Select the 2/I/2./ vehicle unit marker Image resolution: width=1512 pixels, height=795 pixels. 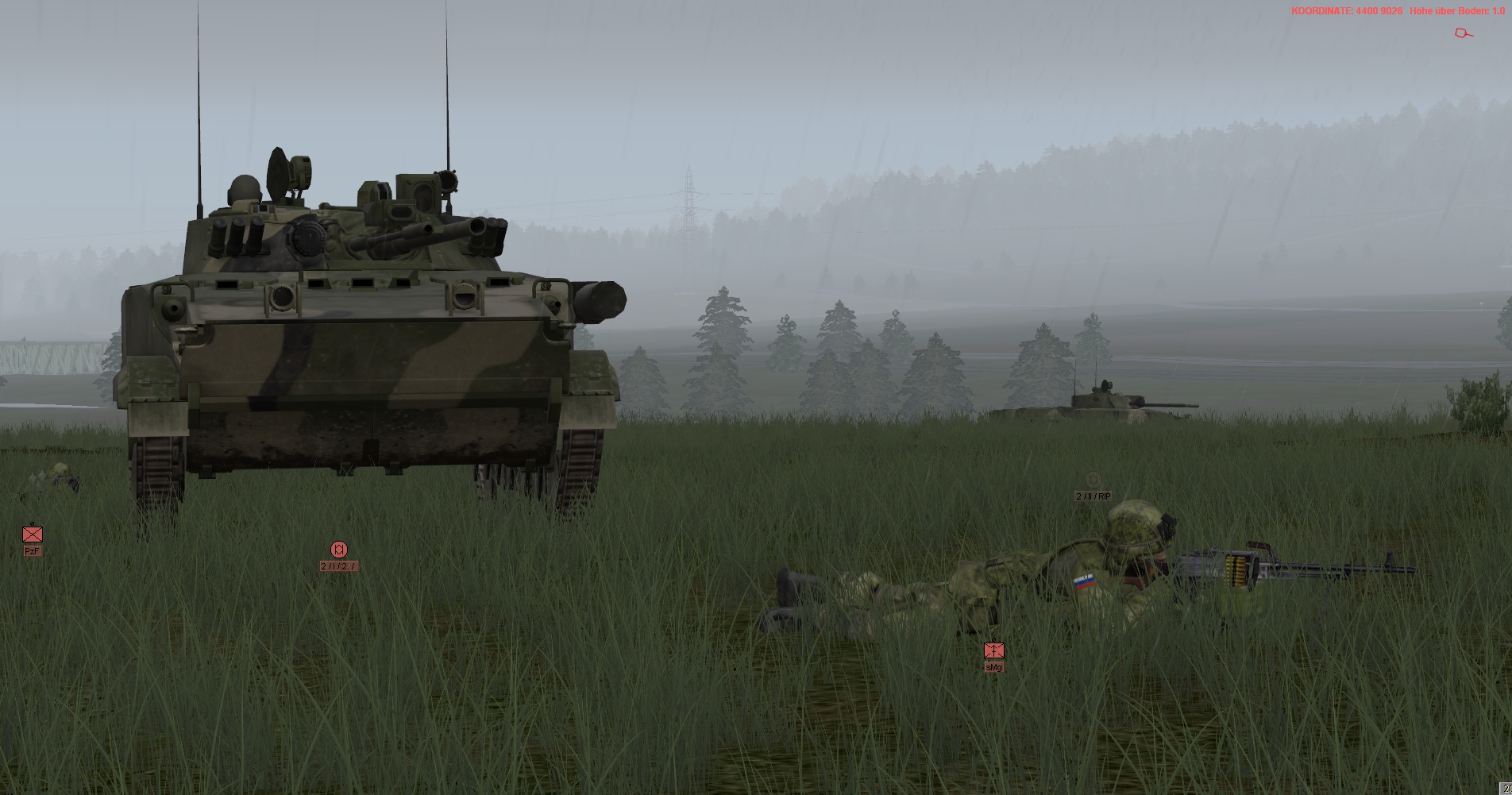click(x=339, y=550)
